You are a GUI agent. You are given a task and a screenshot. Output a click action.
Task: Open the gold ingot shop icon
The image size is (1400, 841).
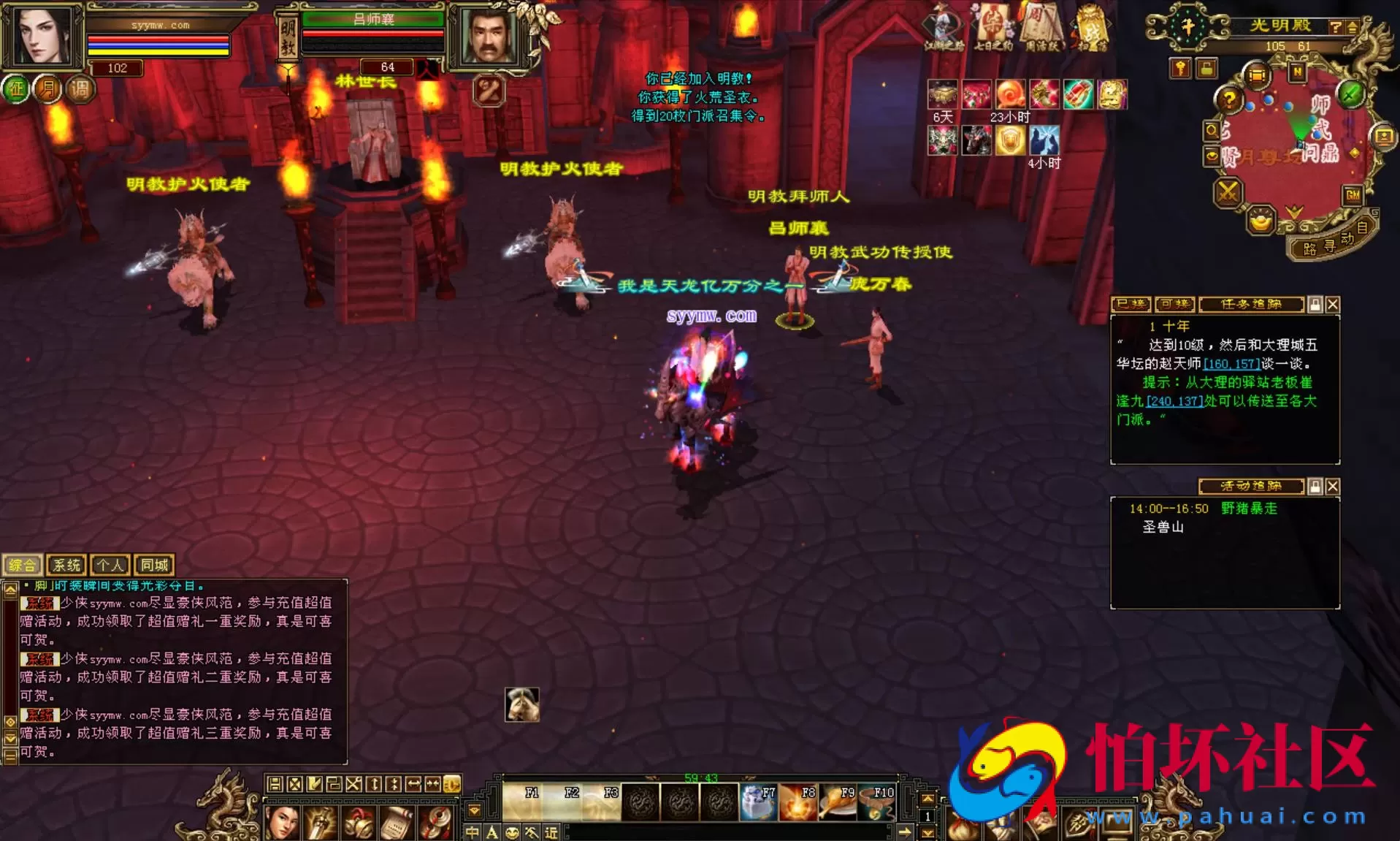tap(1260, 220)
